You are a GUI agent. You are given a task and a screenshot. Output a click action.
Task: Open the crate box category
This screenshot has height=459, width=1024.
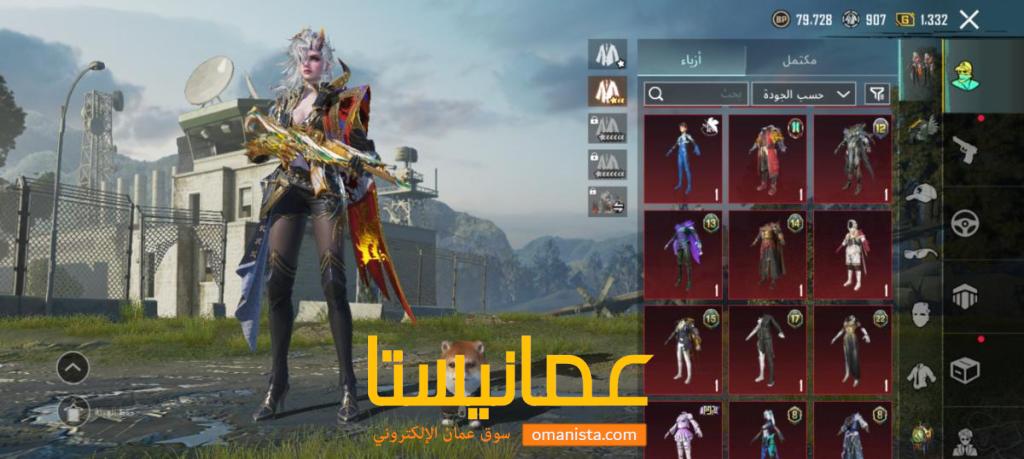pyautogui.click(x=965, y=372)
